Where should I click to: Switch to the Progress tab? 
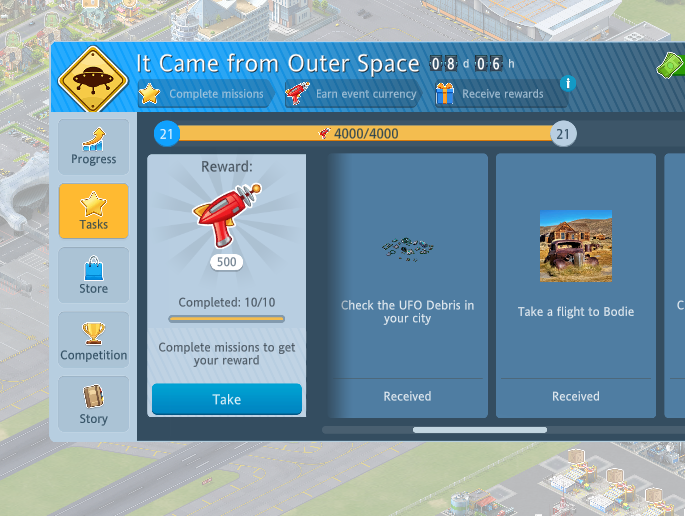[94, 147]
